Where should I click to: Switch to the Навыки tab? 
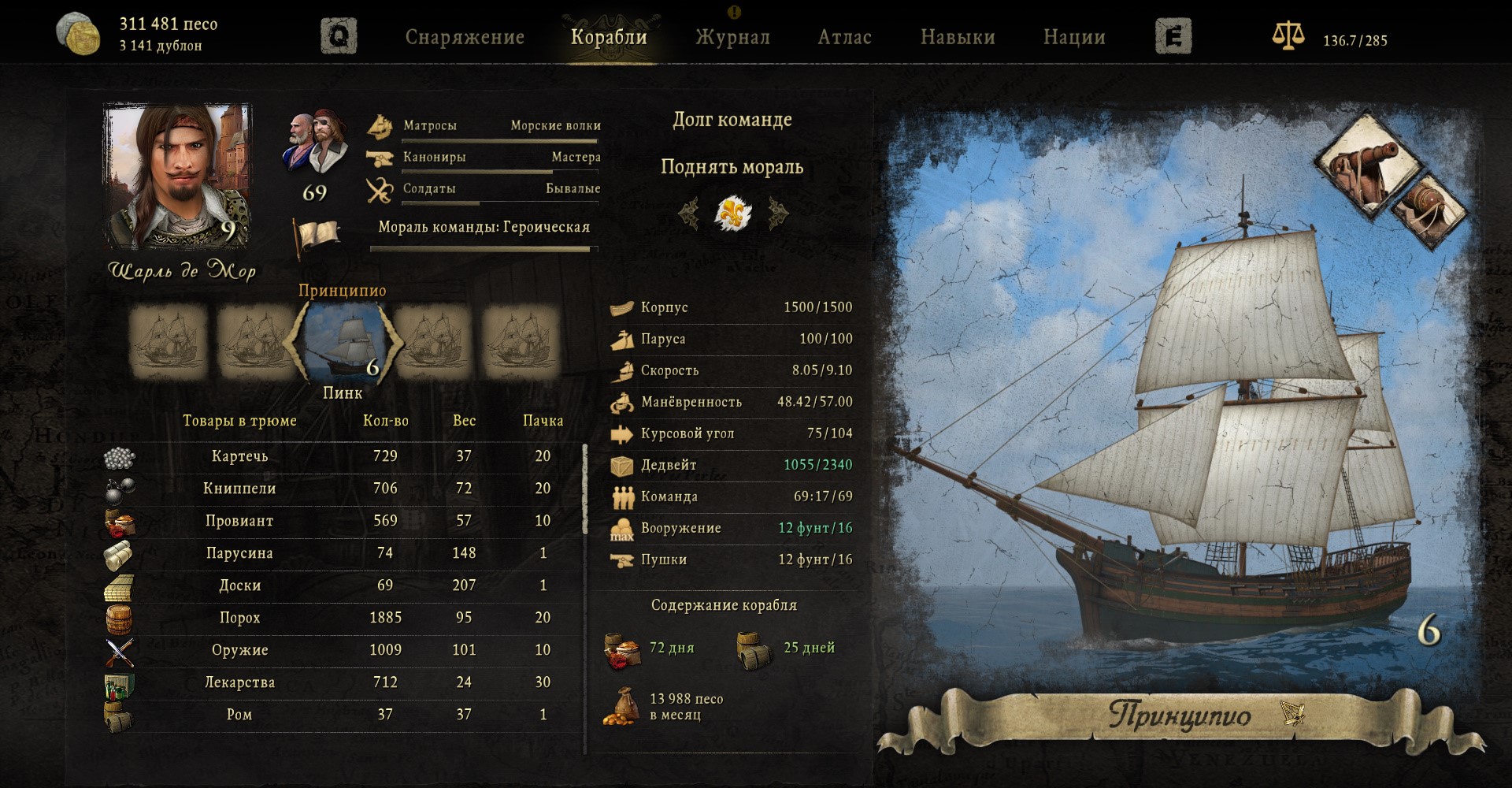(x=958, y=37)
